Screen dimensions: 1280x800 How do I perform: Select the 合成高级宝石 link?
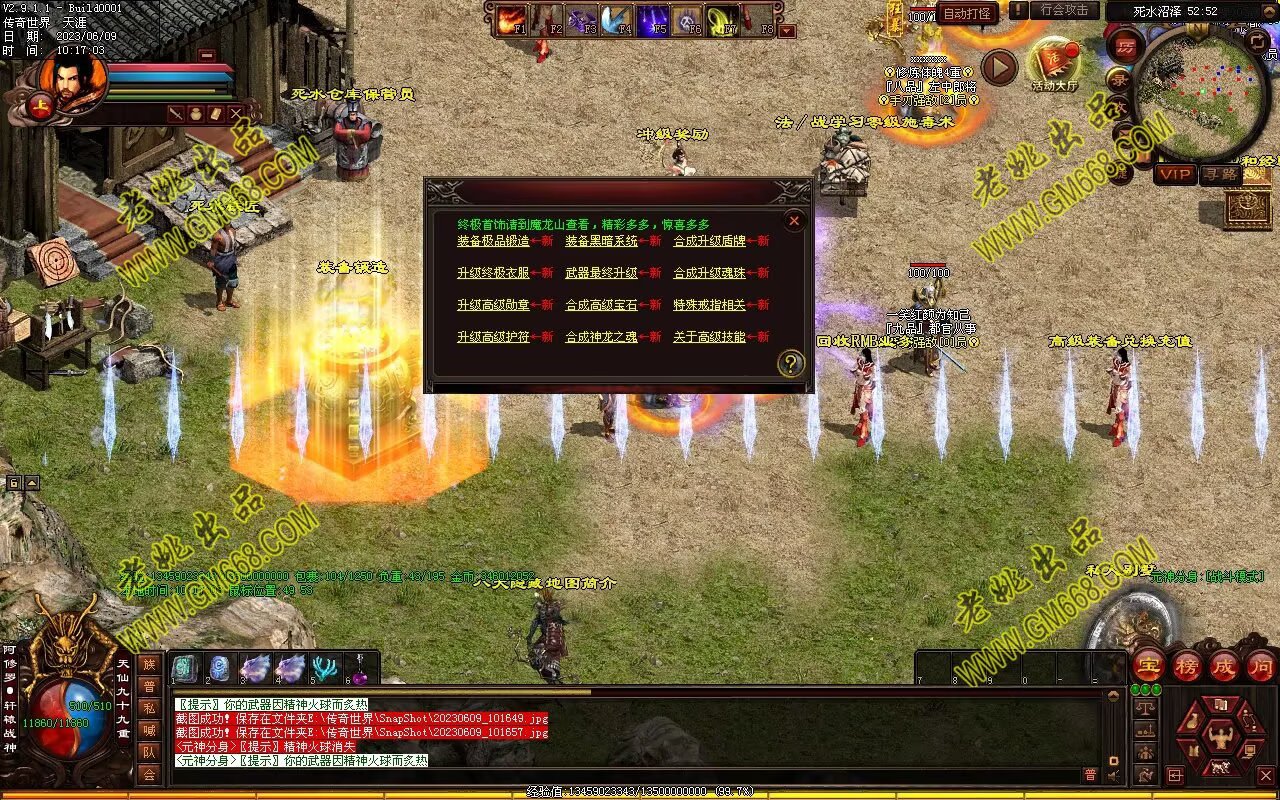601,305
